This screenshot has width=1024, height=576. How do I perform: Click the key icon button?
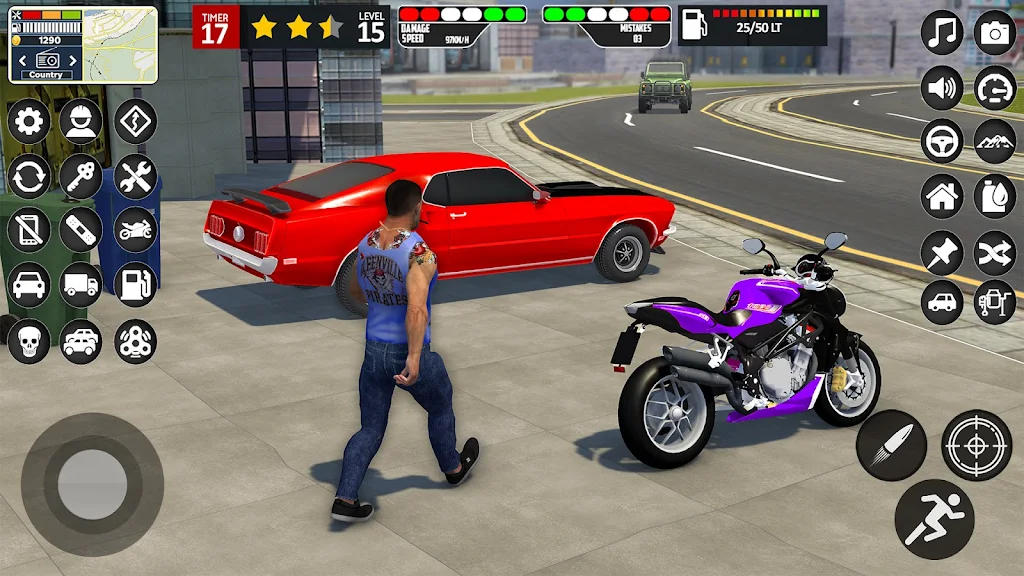81,177
